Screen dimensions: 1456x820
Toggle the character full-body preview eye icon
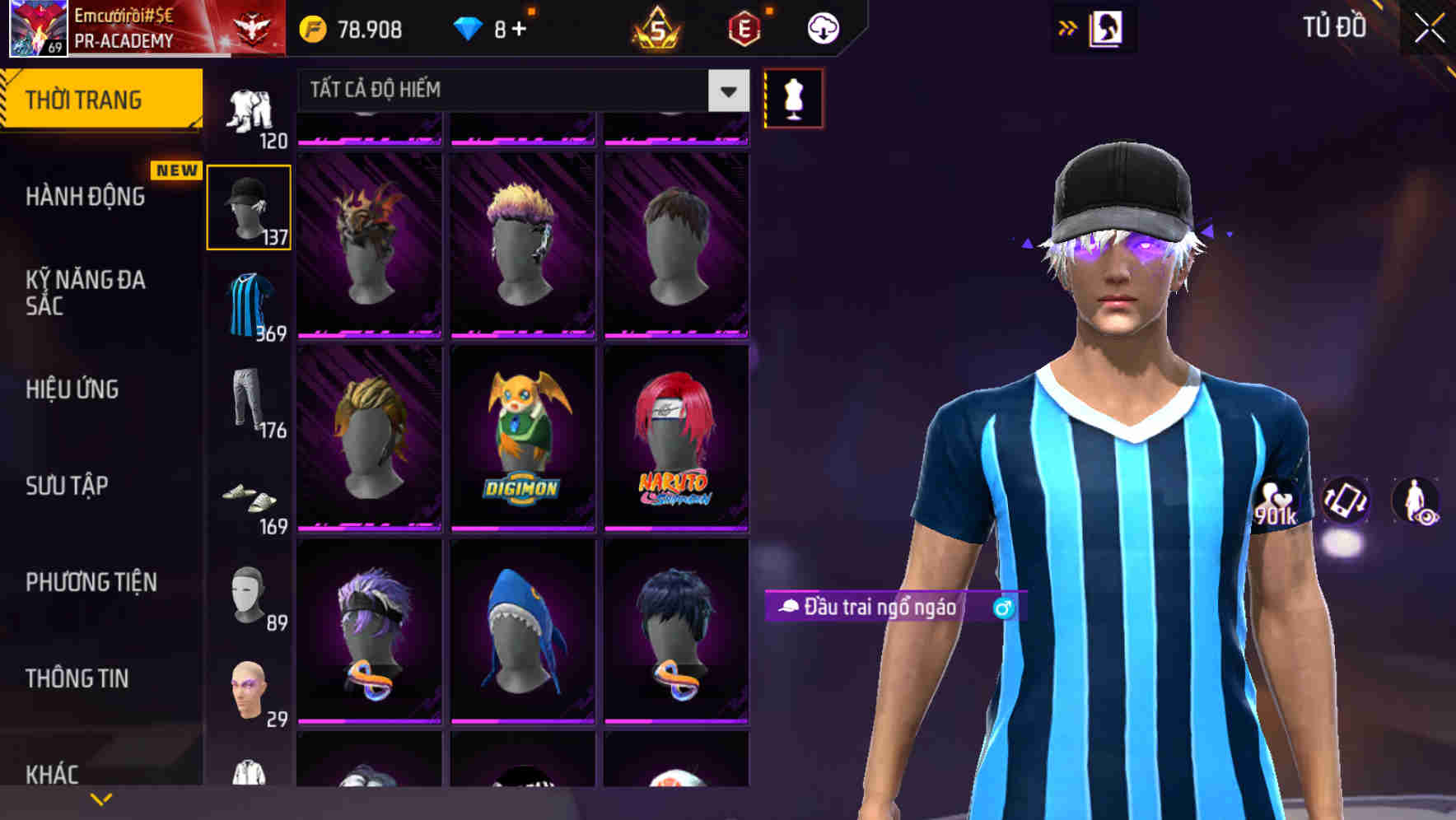coord(1418,502)
